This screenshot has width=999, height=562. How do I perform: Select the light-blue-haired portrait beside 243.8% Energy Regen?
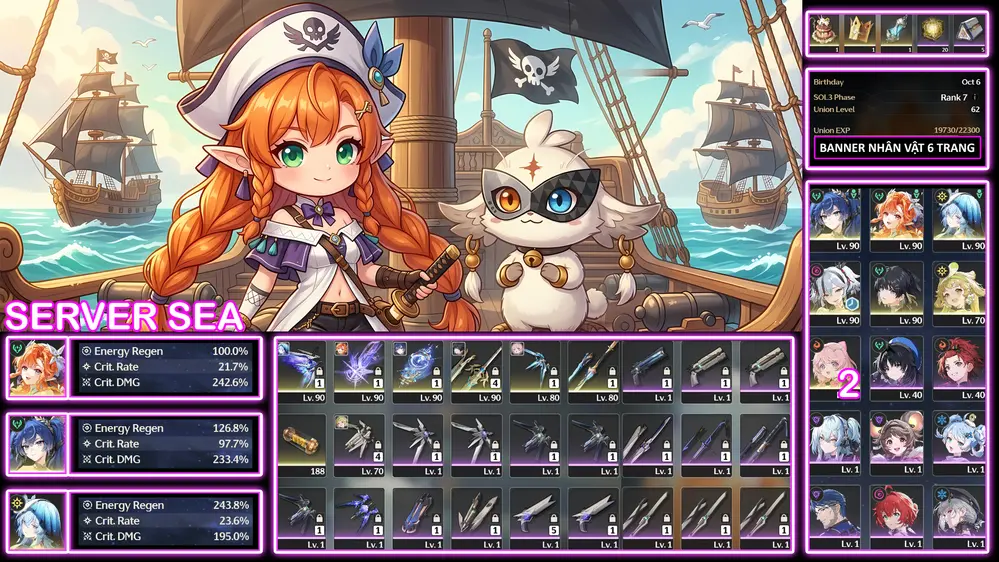(36, 520)
